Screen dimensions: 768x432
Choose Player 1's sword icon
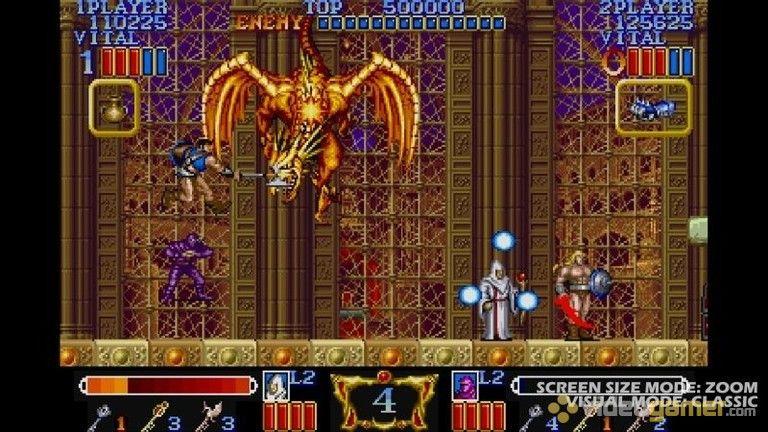point(104,416)
